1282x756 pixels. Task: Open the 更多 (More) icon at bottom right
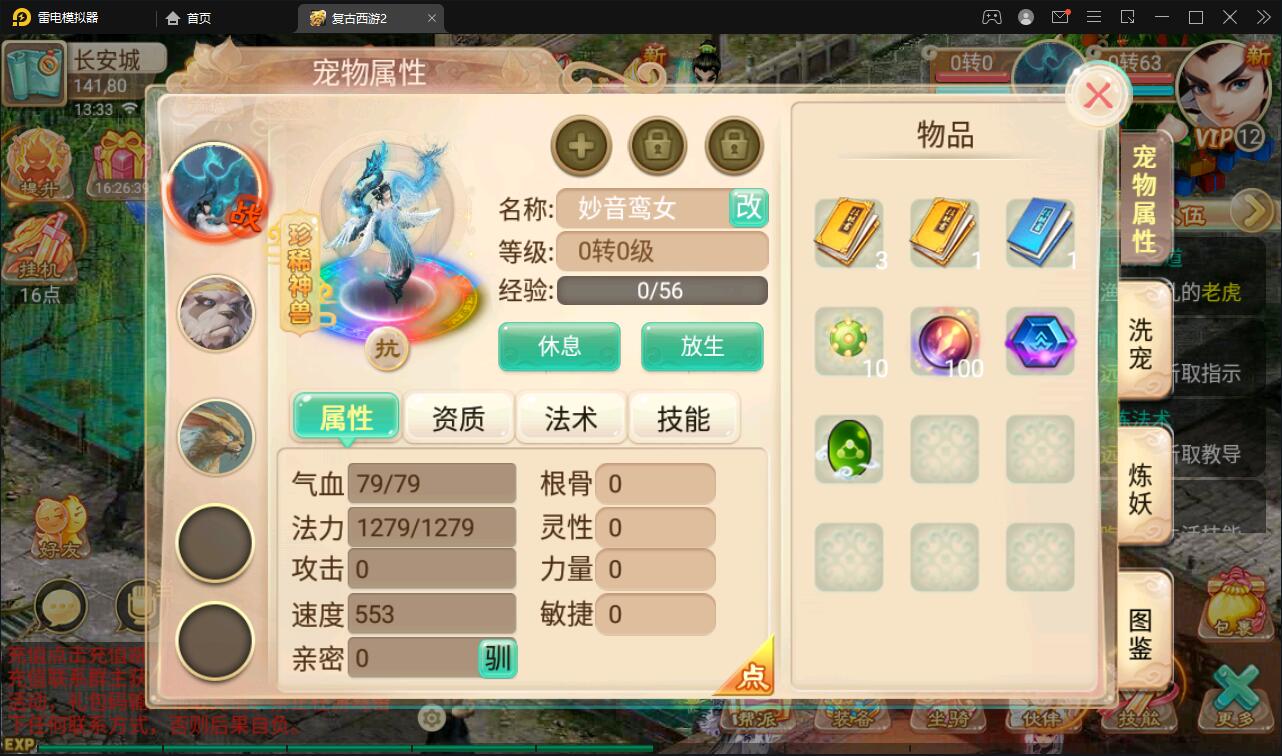coord(1235,712)
